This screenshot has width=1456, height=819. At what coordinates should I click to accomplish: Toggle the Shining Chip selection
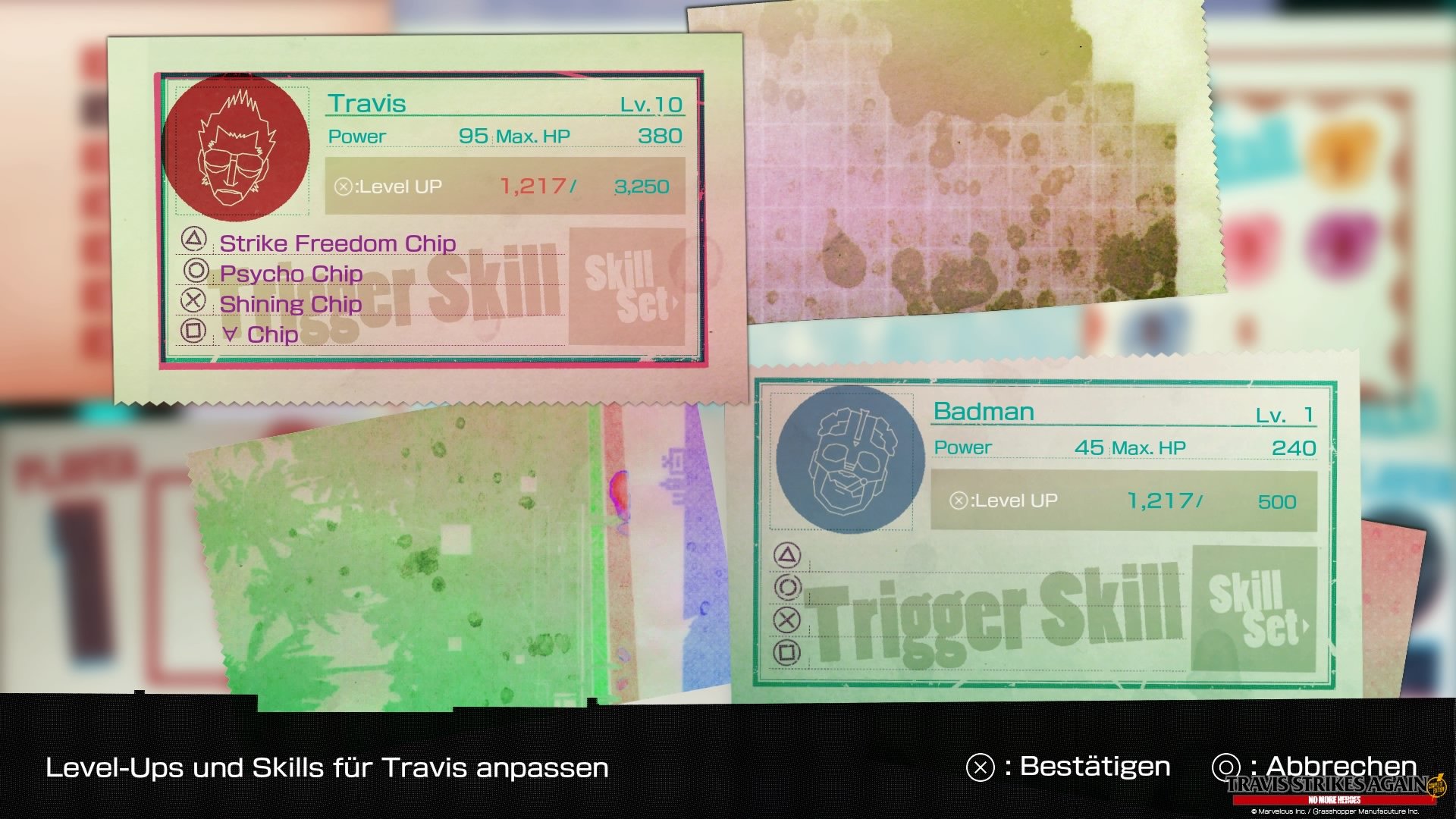coord(290,304)
